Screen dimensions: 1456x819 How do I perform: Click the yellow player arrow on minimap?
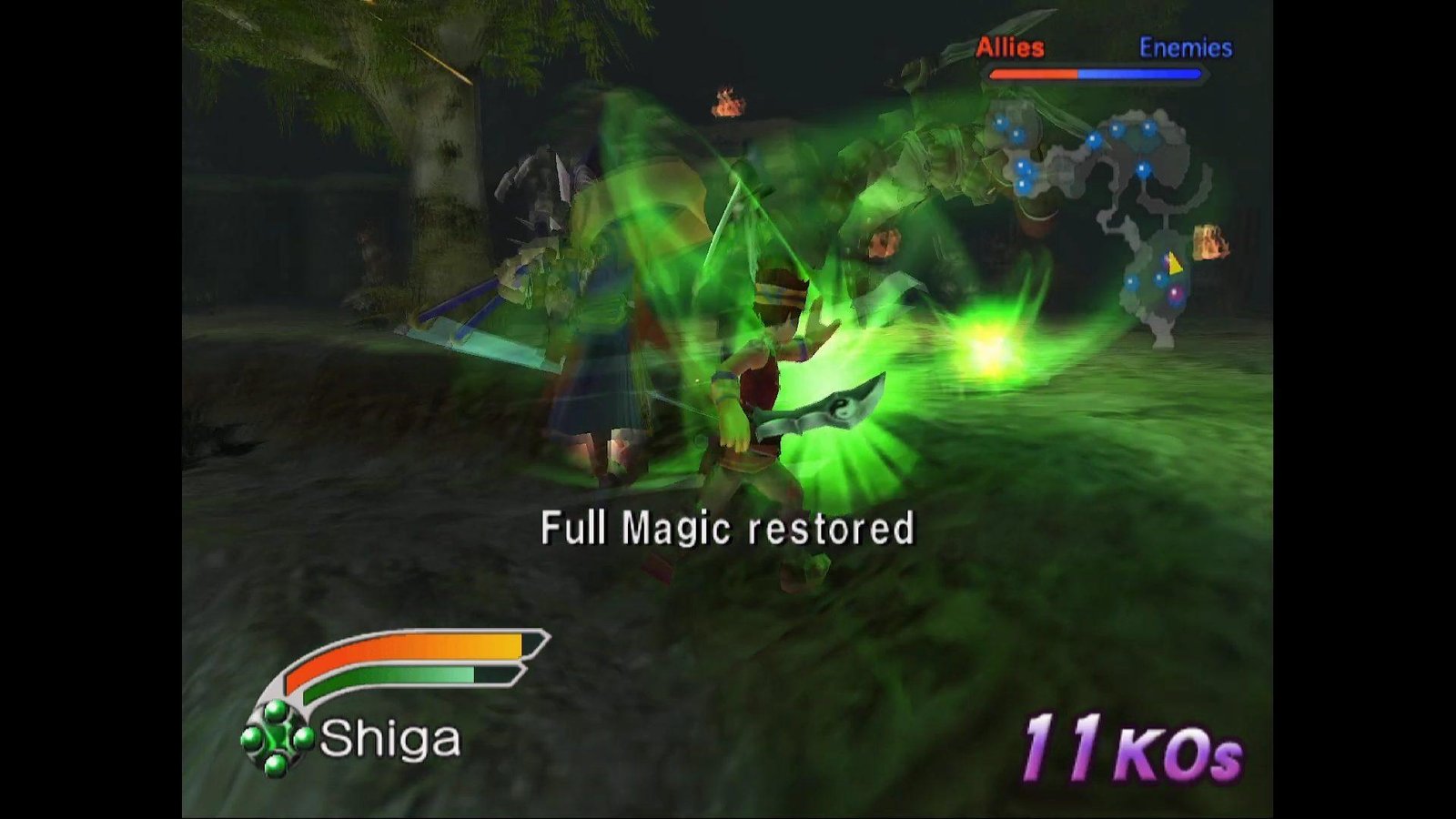click(1174, 264)
